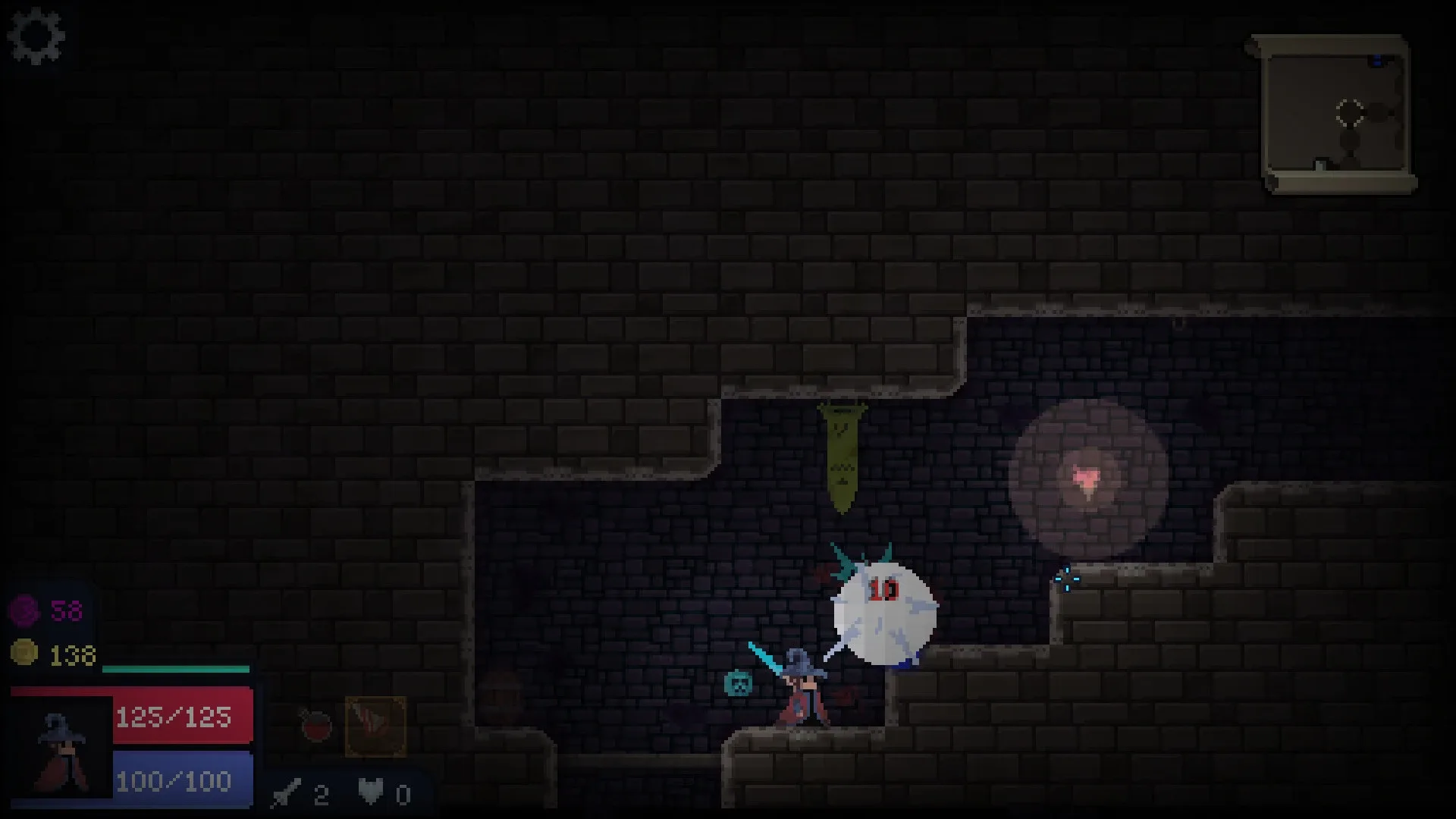Open the settings gear menu
The width and height of the screenshot is (1456, 819).
pos(36,36)
